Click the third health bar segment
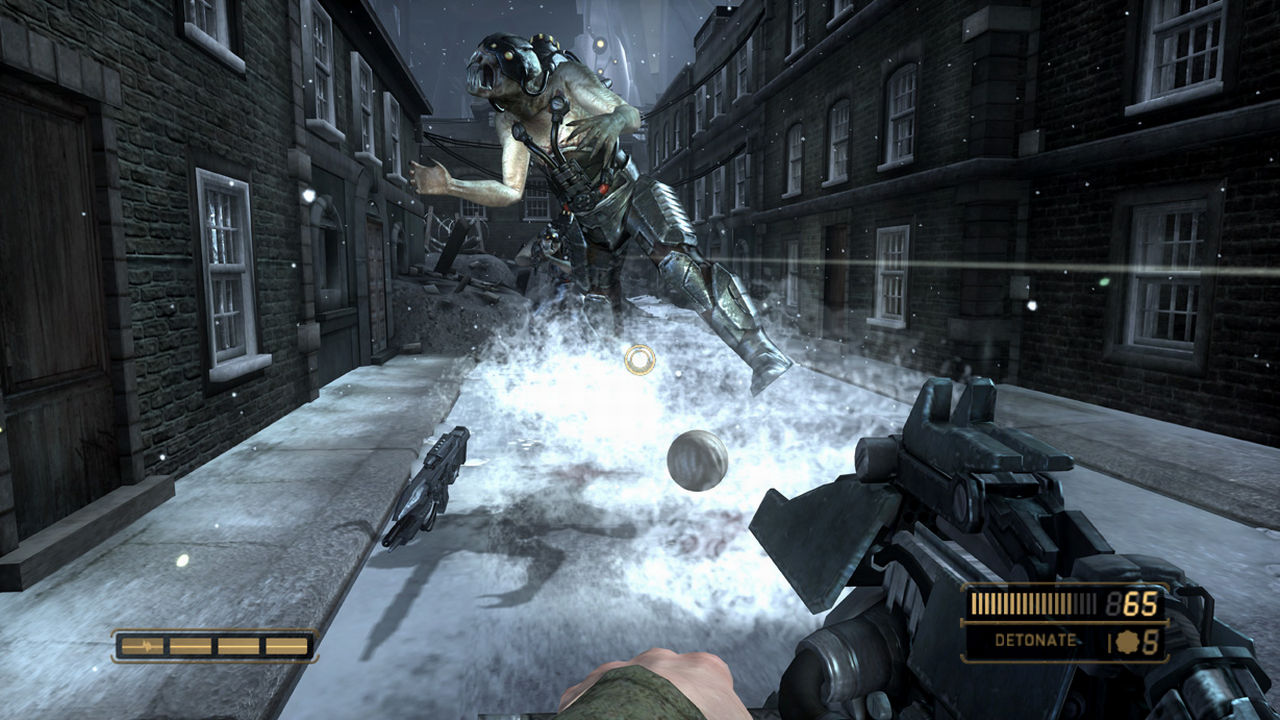The width and height of the screenshot is (1280, 720). click(x=238, y=646)
